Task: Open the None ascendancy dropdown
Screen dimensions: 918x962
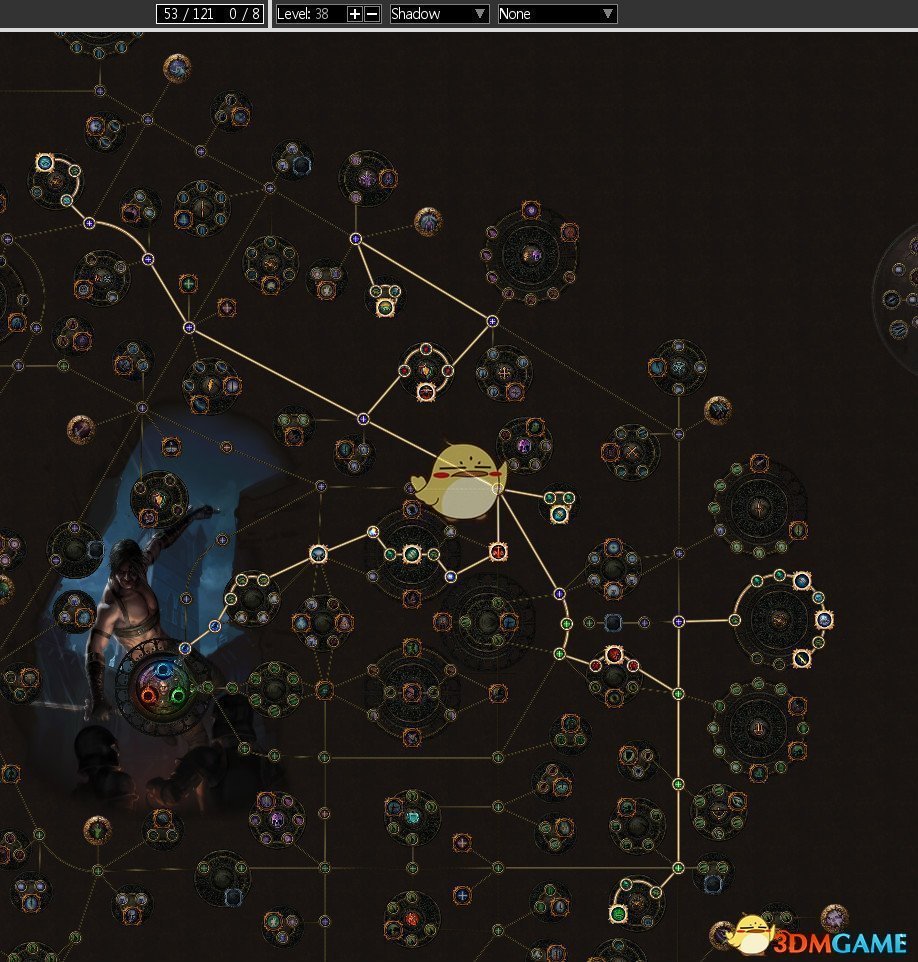Action: [x=557, y=14]
